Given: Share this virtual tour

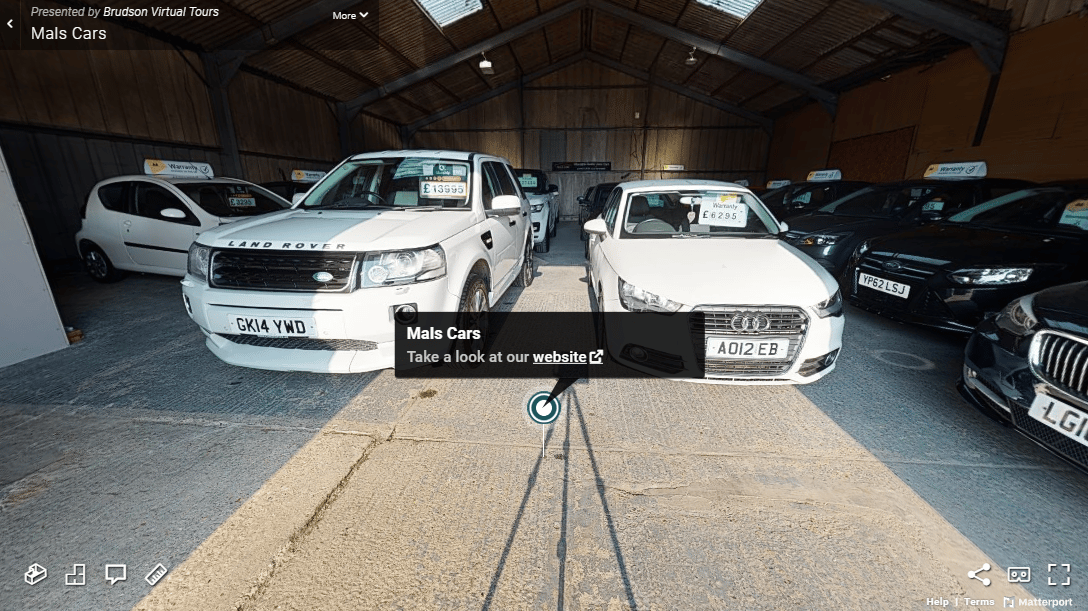Looking at the screenshot, I should coord(979,574).
